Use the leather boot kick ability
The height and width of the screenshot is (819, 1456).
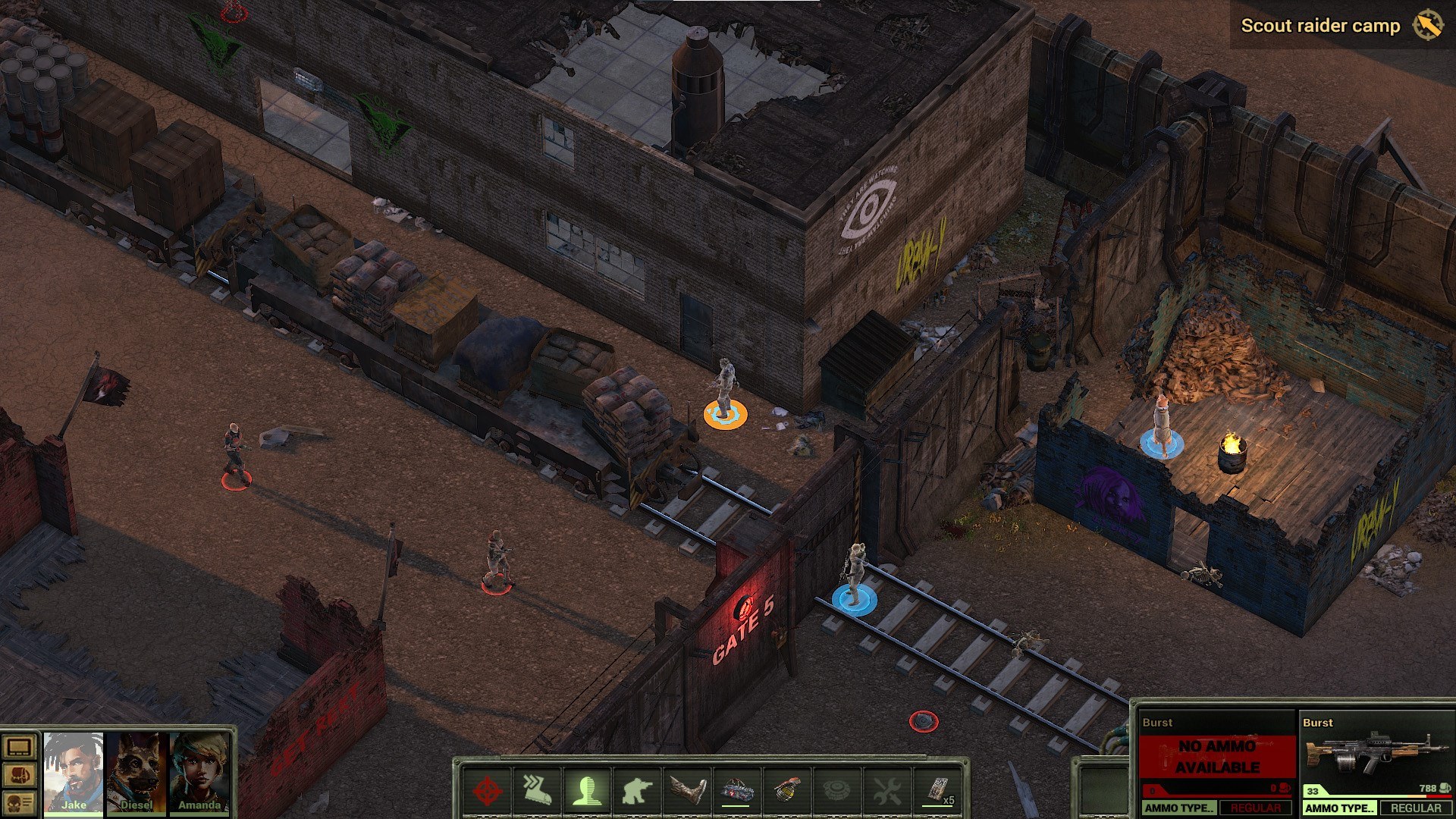(x=686, y=791)
